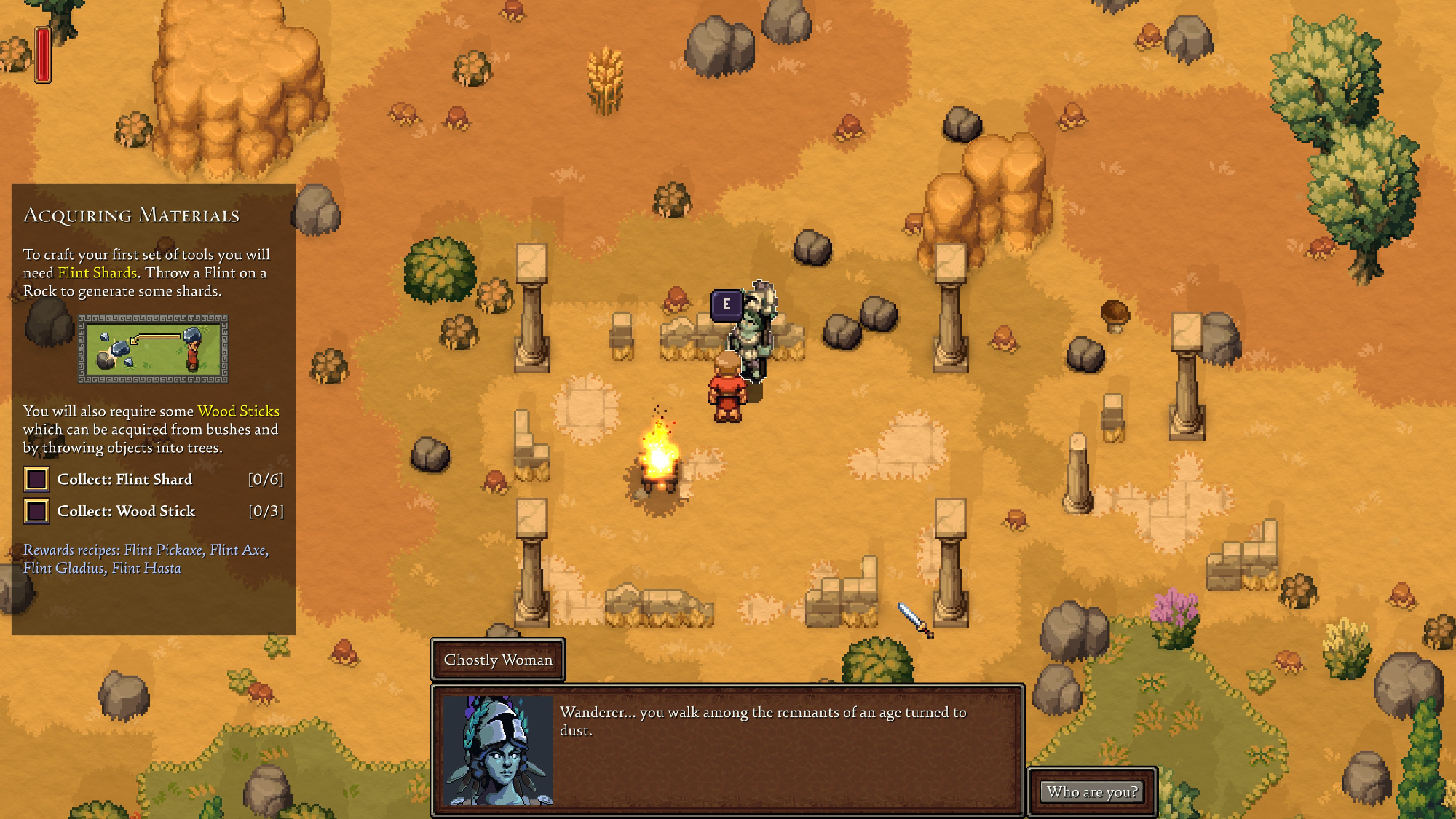
Task: Open the Acquiring Materials quest panel
Action: [x=131, y=215]
